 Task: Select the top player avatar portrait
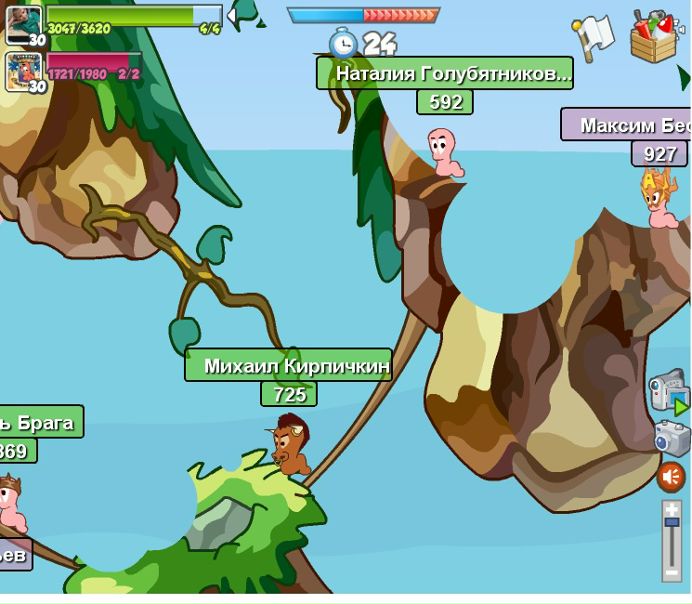tap(23, 23)
